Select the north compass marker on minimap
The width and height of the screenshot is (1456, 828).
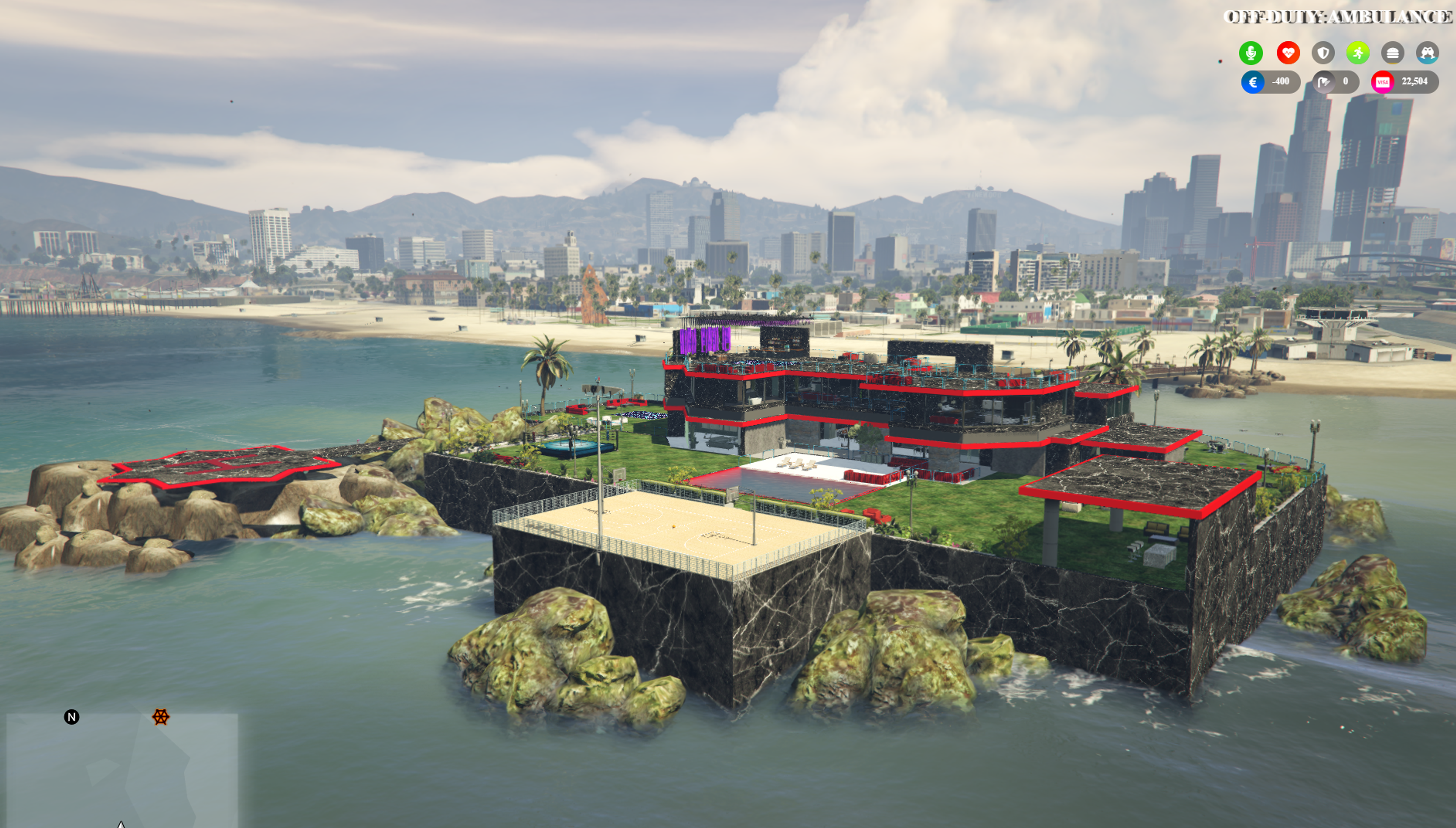(72, 717)
